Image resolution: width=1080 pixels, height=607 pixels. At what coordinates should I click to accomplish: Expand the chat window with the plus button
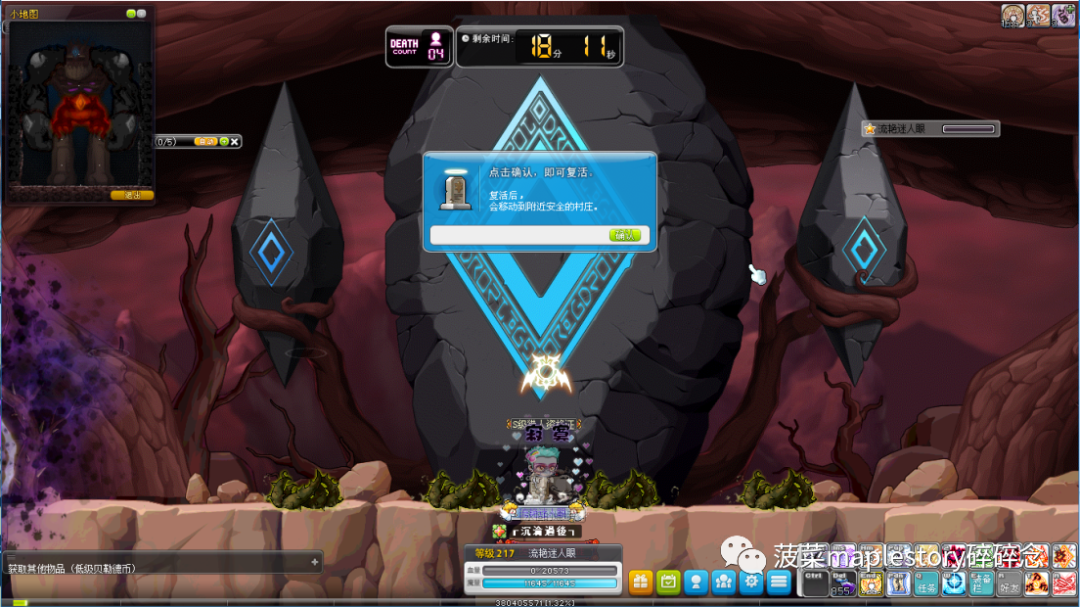coord(315,562)
